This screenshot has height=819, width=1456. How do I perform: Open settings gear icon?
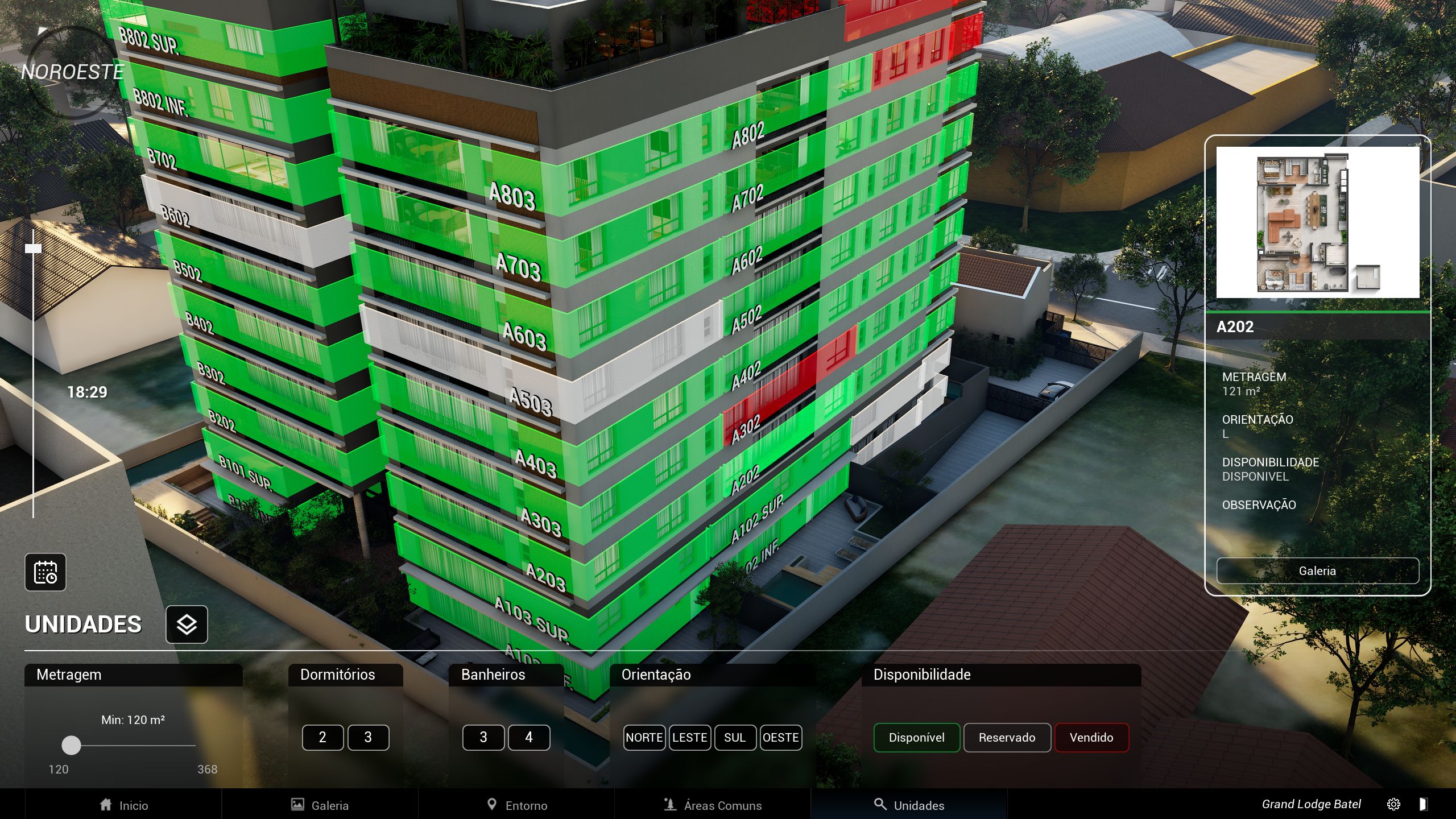coord(1393,804)
